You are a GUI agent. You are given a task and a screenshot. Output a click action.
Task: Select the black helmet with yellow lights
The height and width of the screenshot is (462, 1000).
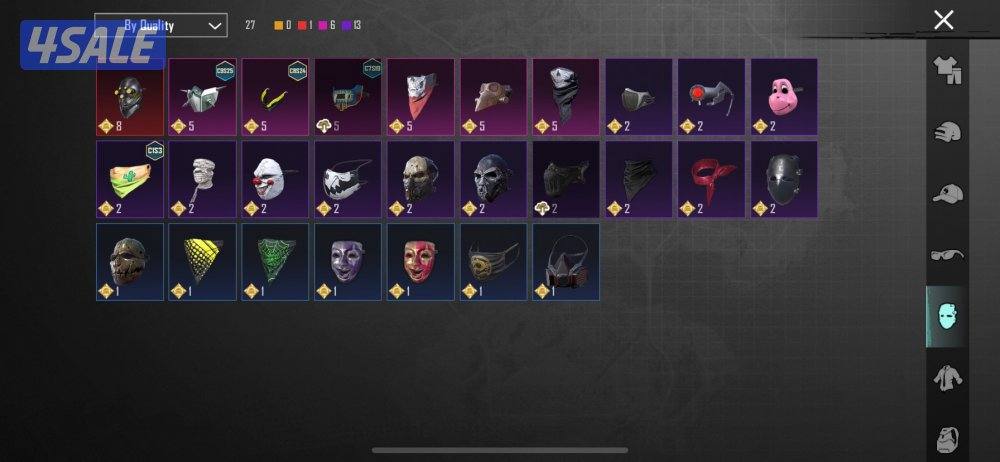pos(129,96)
